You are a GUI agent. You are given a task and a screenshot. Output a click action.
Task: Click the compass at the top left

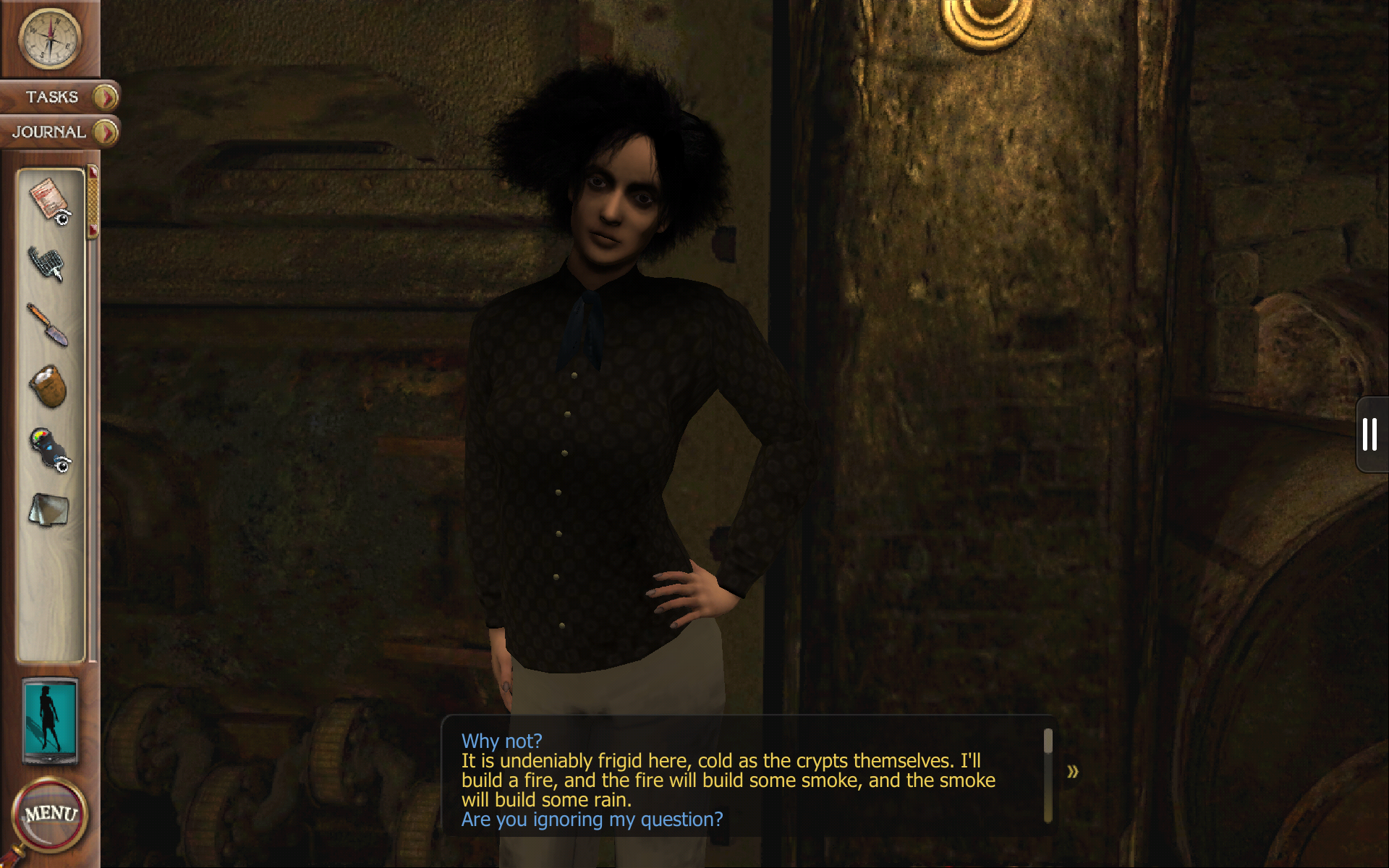point(48,40)
